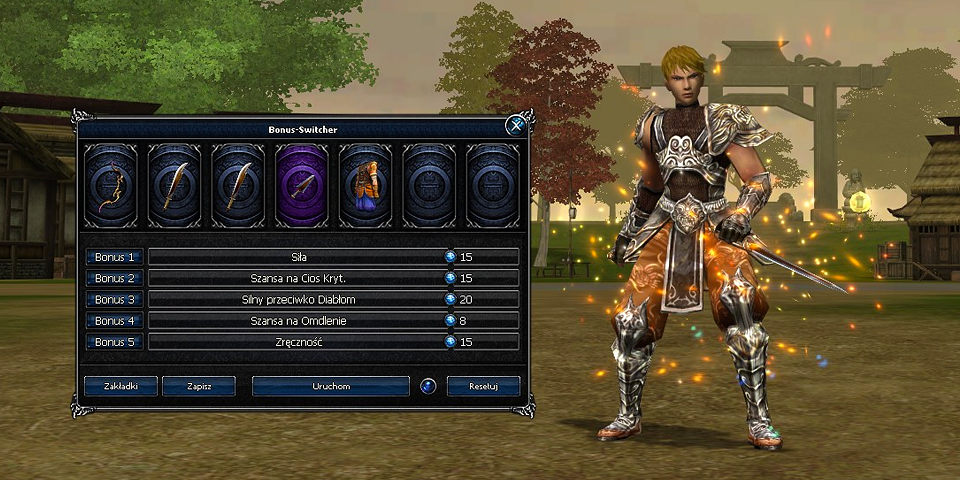Select the bow item slot

[x=110, y=186]
